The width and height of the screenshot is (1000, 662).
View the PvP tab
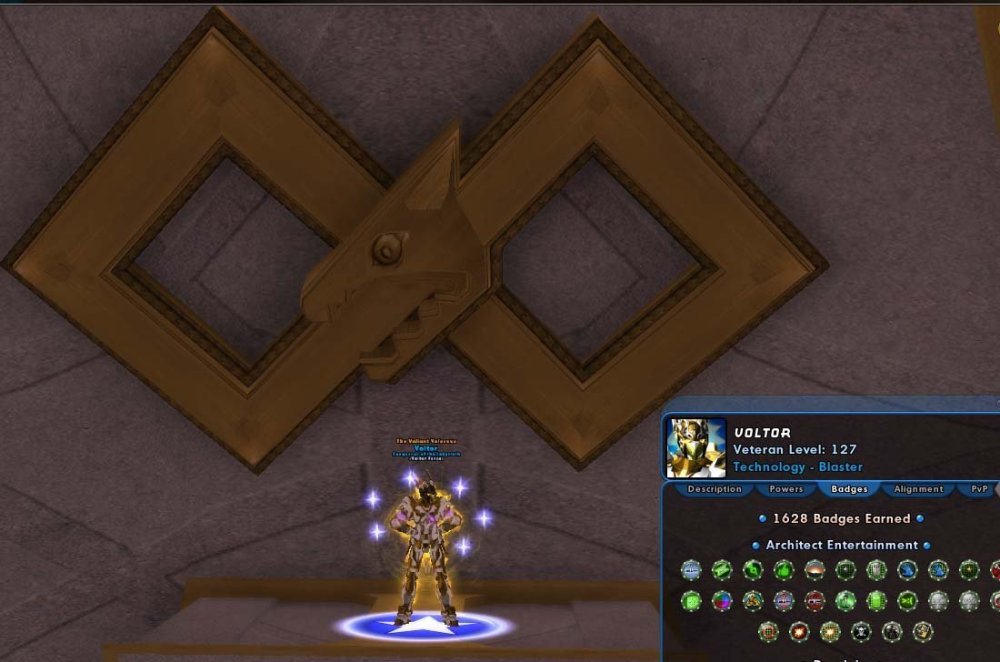click(x=978, y=489)
